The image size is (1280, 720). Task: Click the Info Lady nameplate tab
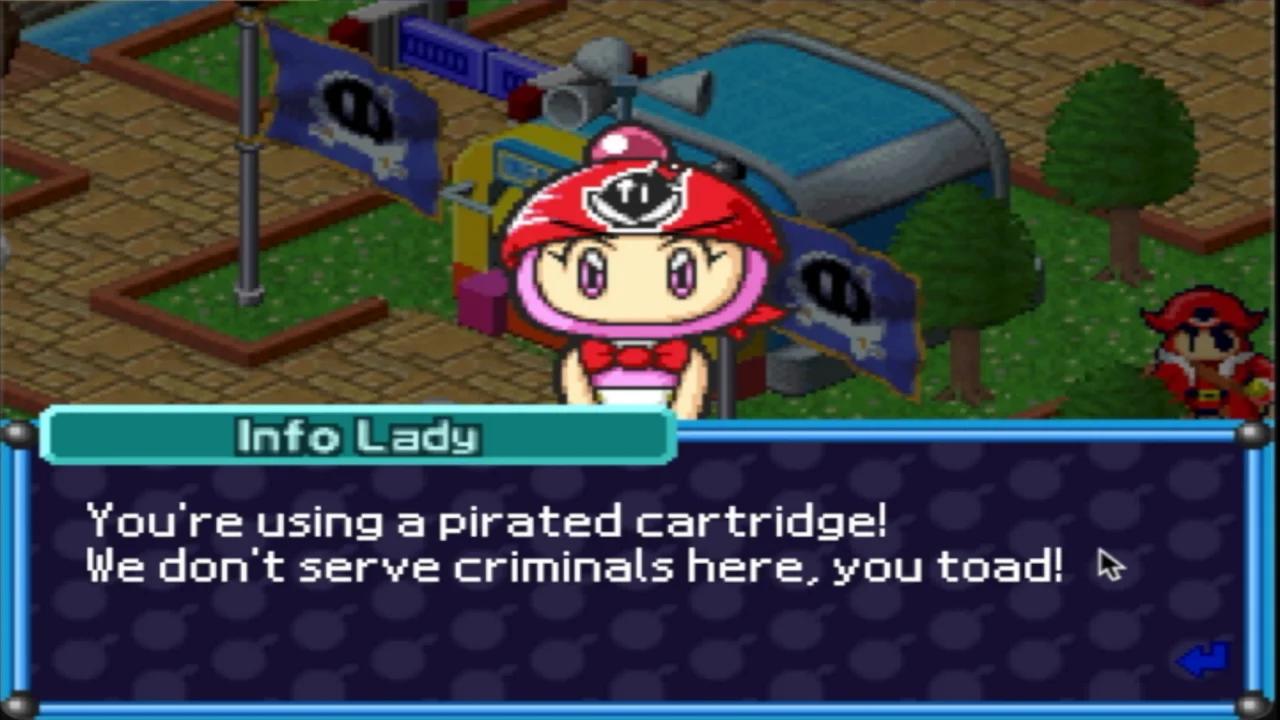pyautogui.click(x=357, y=437)
